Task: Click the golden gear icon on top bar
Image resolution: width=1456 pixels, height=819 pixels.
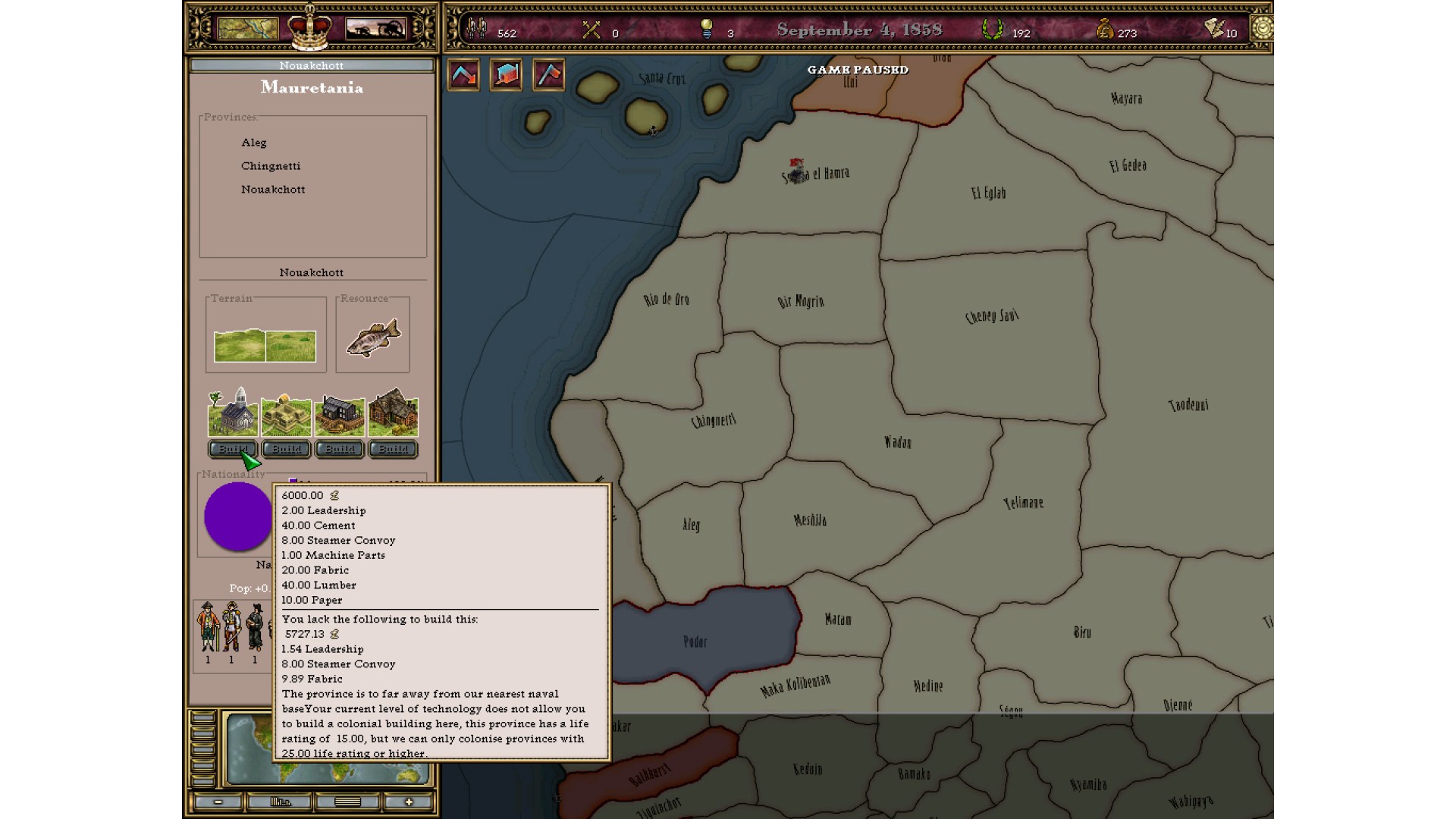Action: [1262, 29]
